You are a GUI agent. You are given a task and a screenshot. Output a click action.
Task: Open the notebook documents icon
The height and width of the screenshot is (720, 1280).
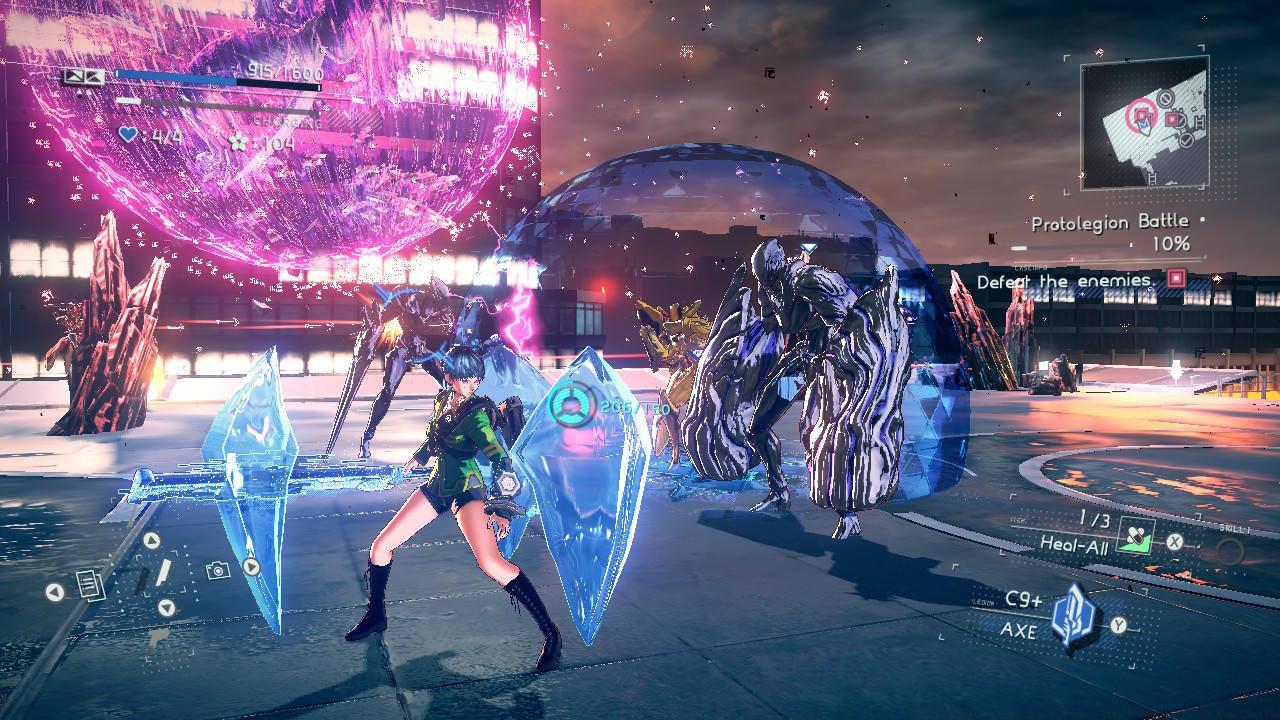point(87,584)
